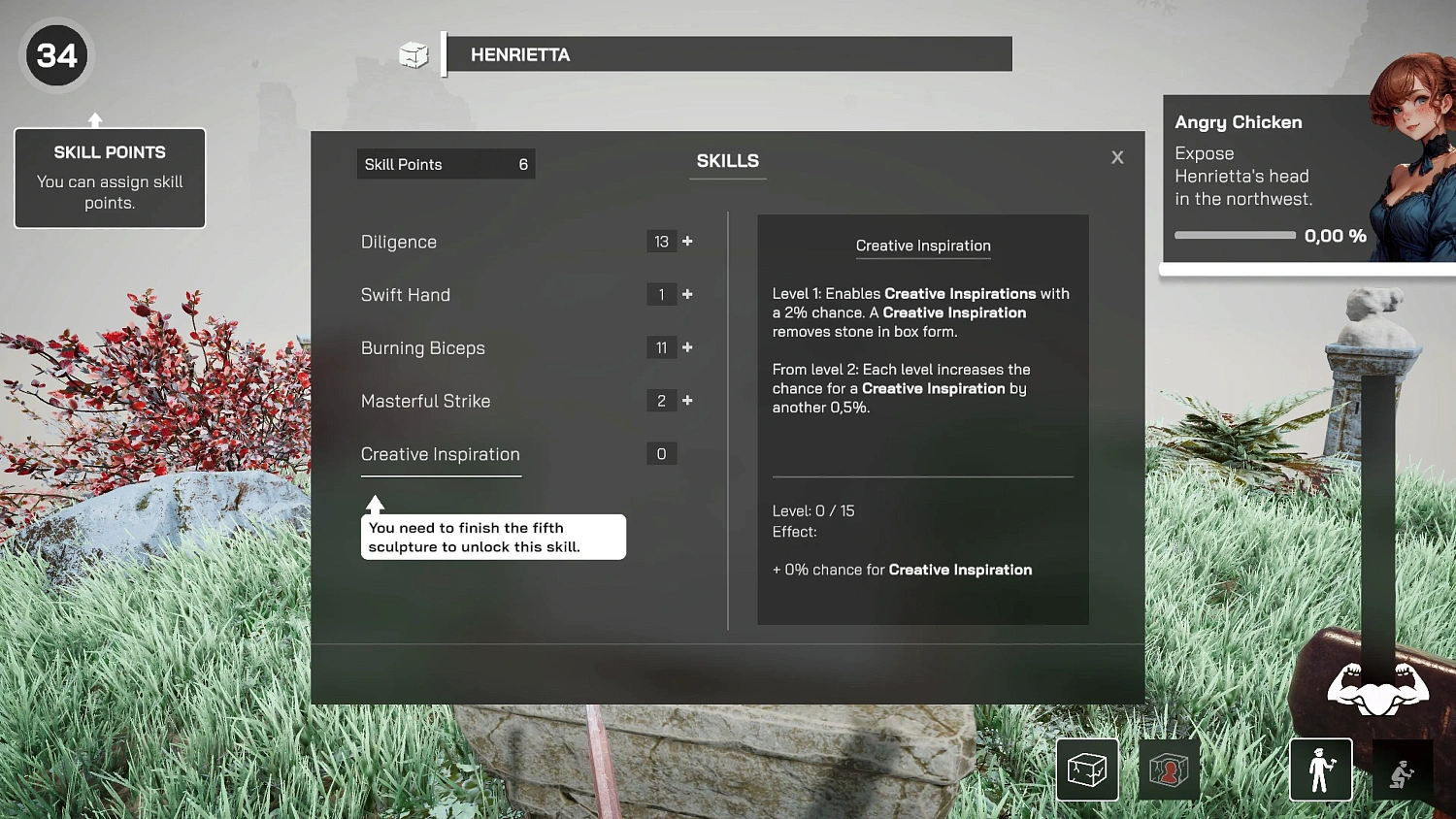Switch to the SKILLS tab header

tap(728, 160)
